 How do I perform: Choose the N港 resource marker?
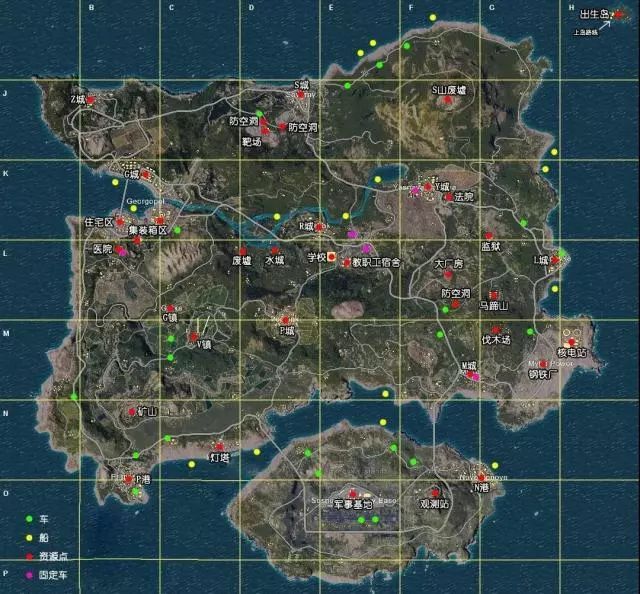coord(482,476)
